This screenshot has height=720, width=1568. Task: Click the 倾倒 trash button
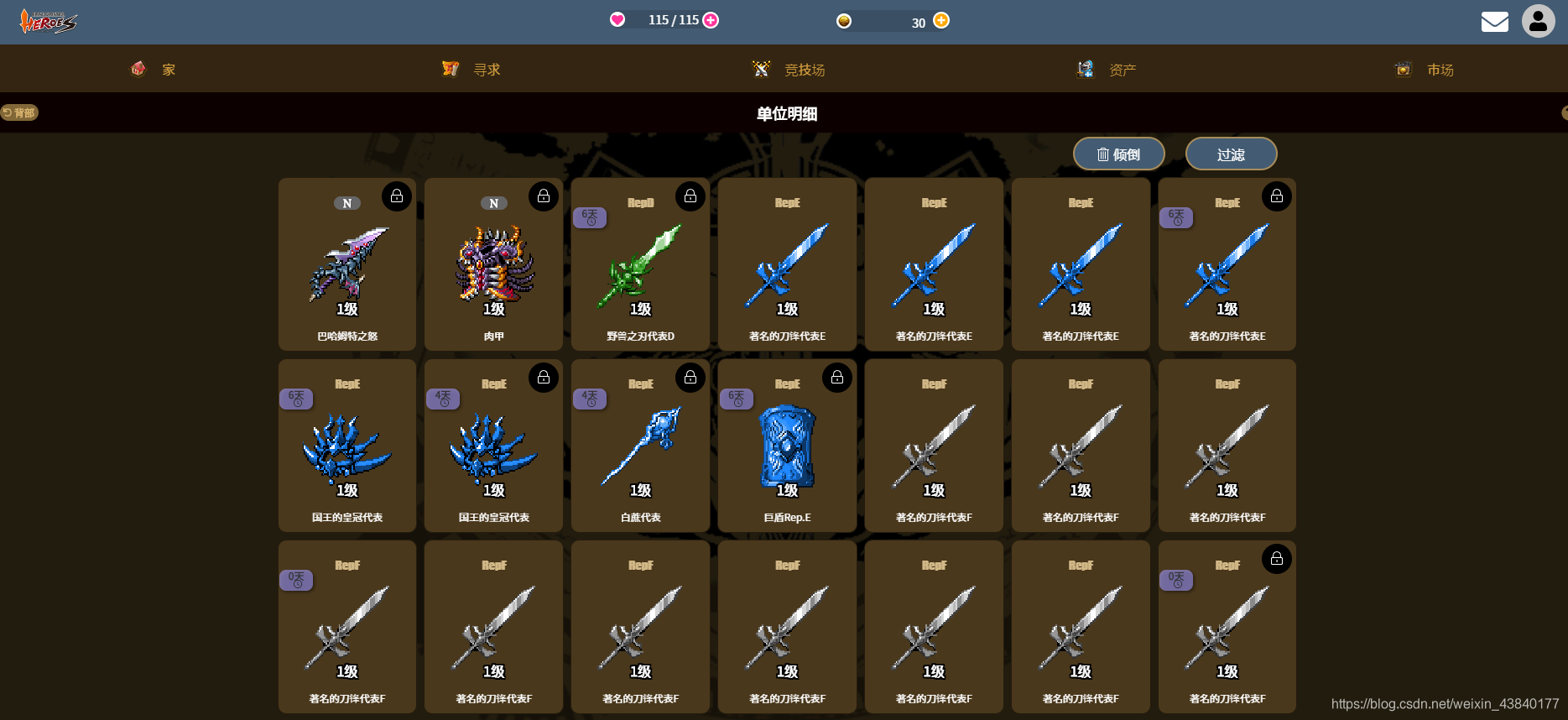click(1118, 154)
